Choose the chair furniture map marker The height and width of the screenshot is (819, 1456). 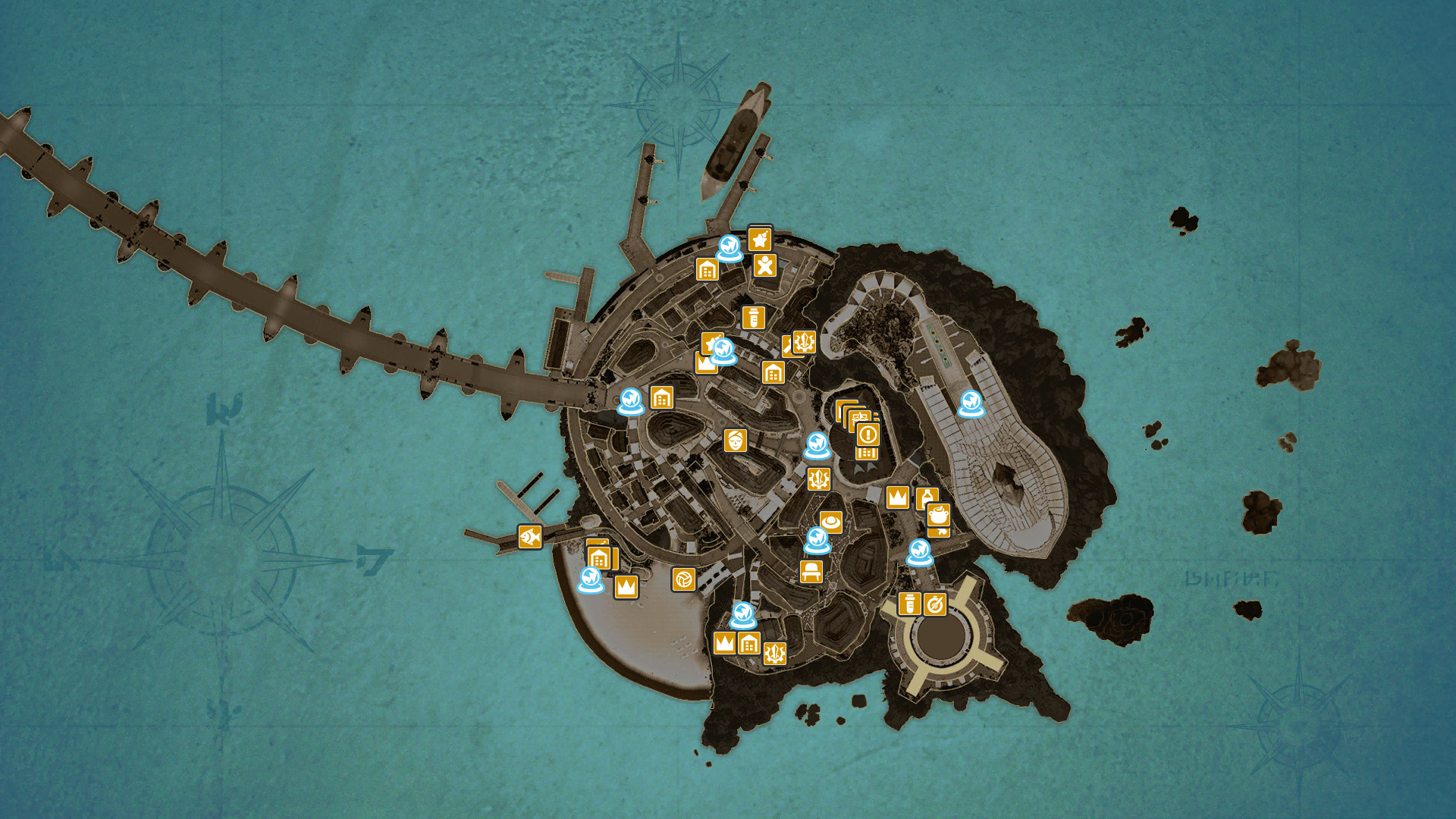[811, 570]
